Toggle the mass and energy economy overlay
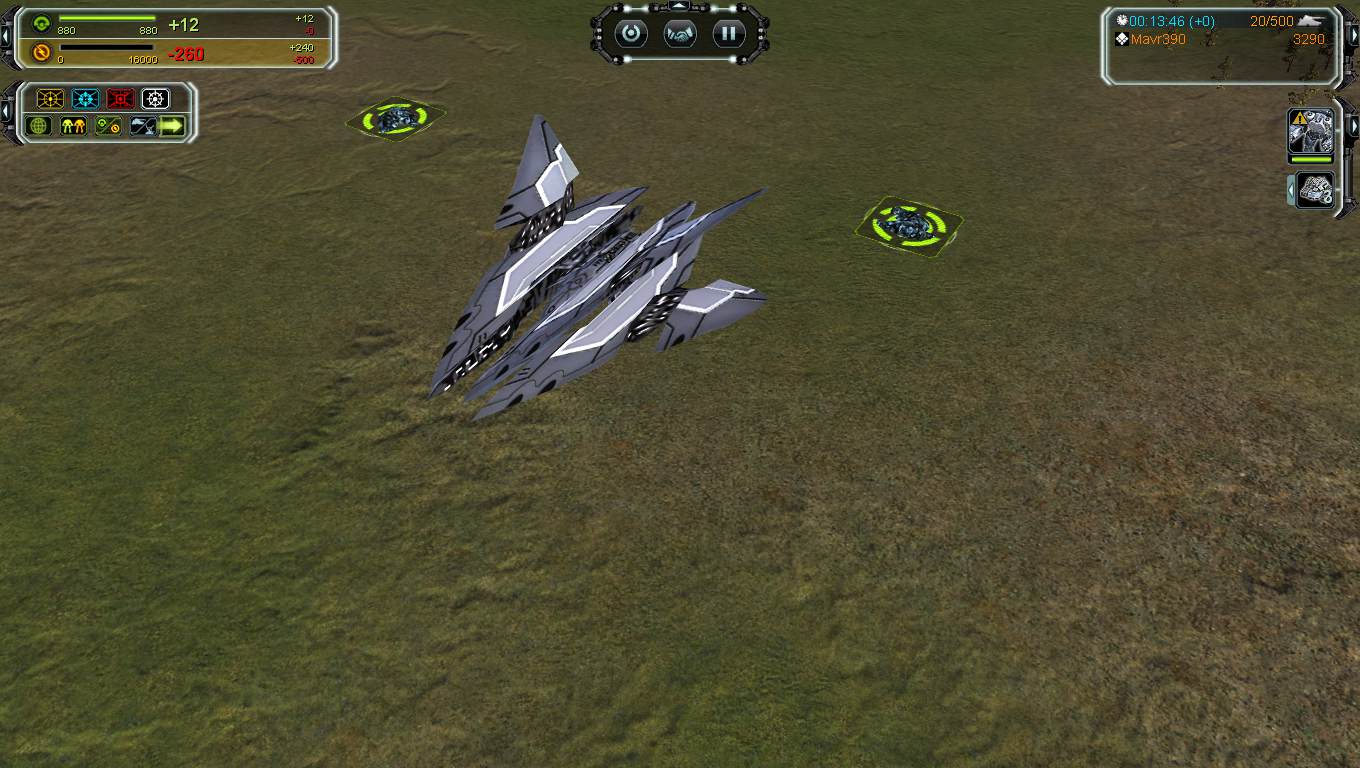The image size is (1360, 768). point(108,126)
